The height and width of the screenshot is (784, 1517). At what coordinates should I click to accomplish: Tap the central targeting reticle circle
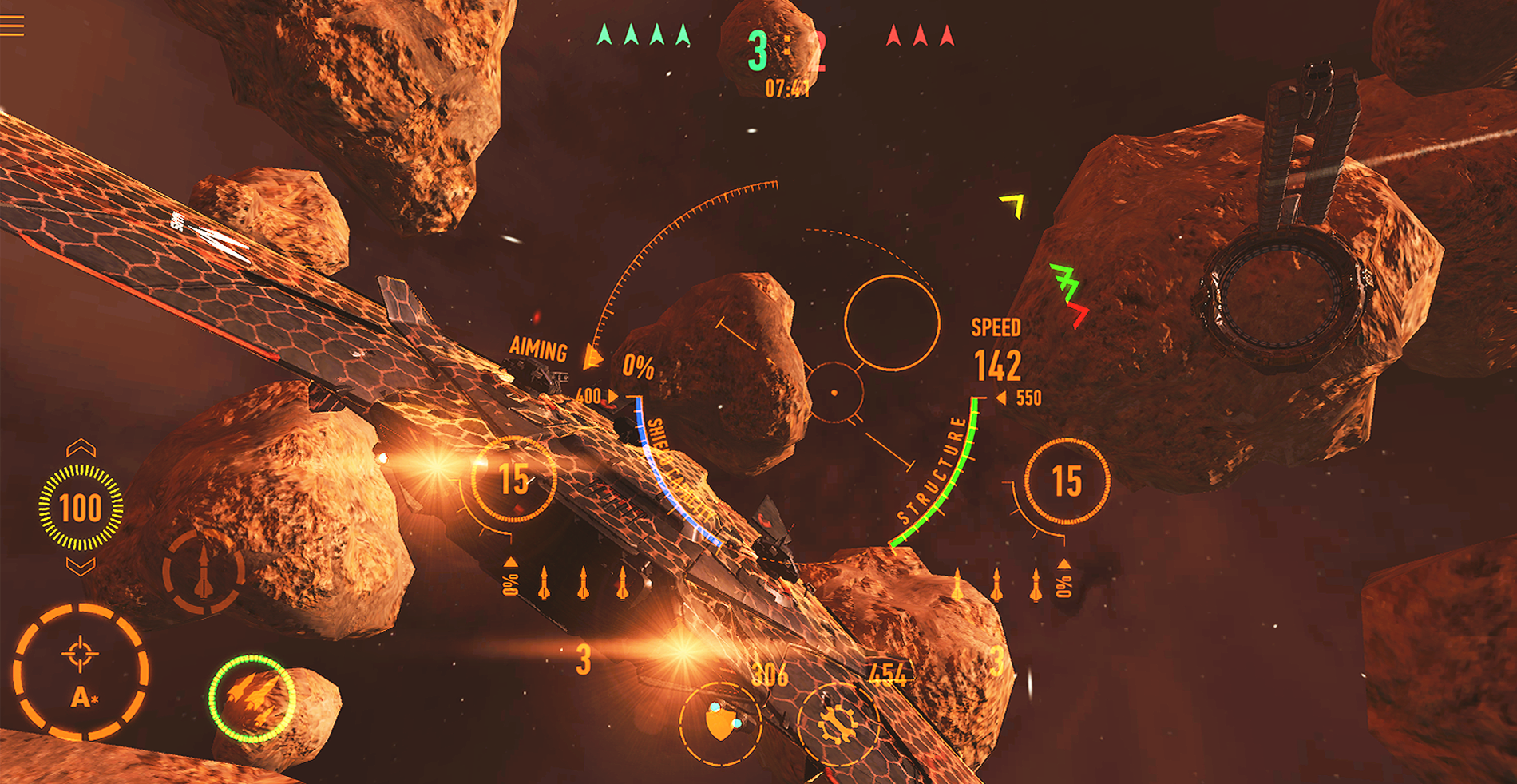(835, 392)
